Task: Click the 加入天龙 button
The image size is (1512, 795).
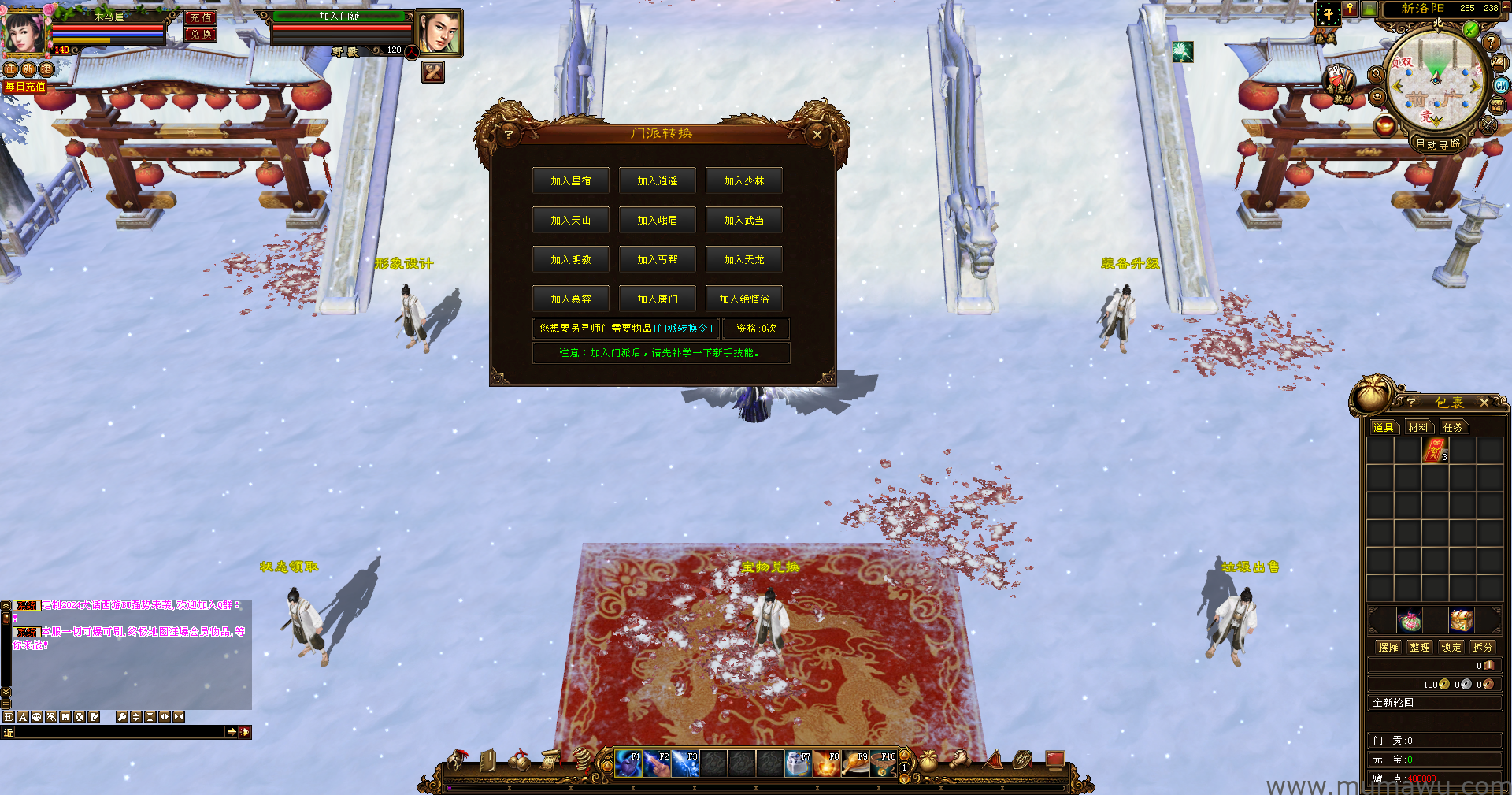Action: [744, 260]
